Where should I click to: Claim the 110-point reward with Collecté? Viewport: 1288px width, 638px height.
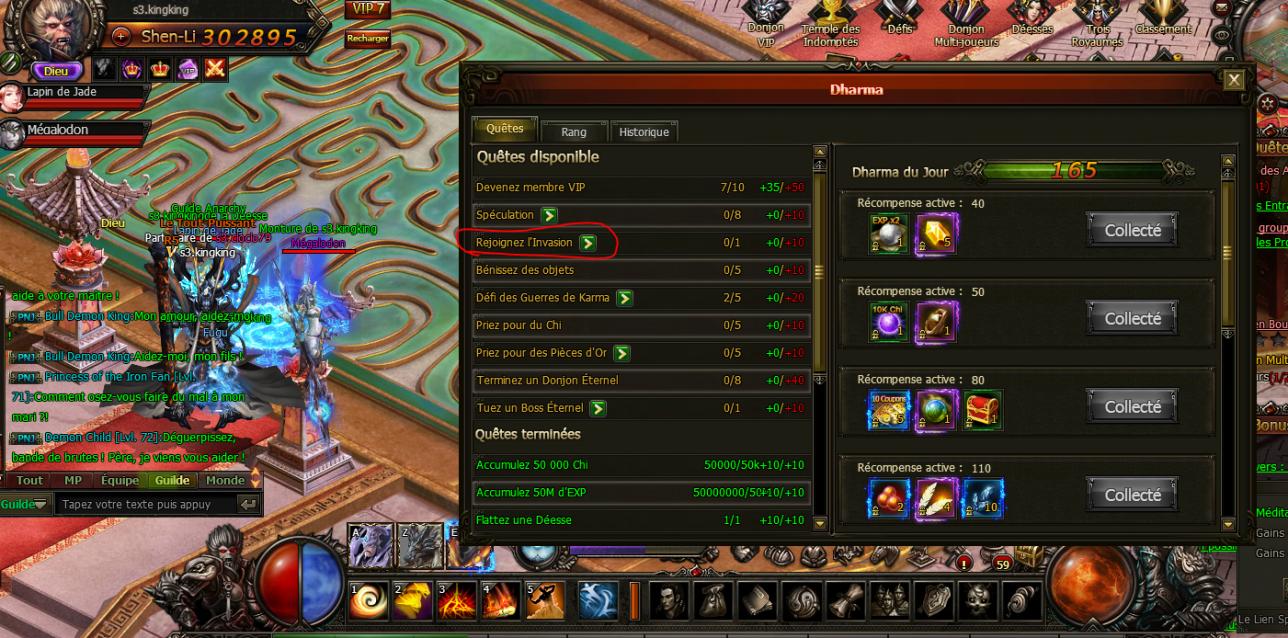pyautogui.click(x=1132, y=495)
